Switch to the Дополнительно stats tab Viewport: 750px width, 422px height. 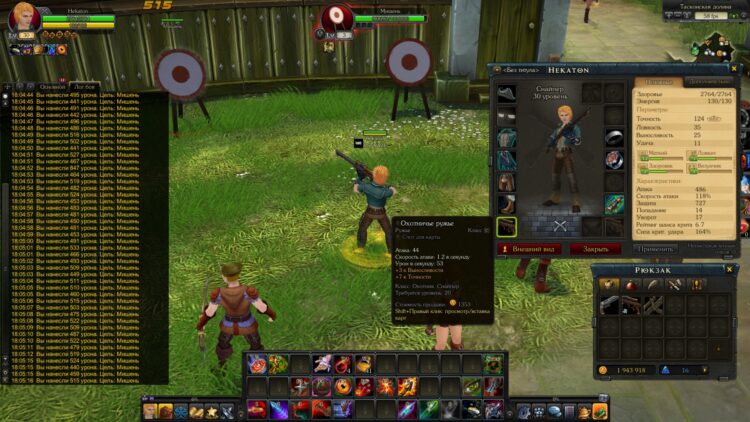point(708,81)
